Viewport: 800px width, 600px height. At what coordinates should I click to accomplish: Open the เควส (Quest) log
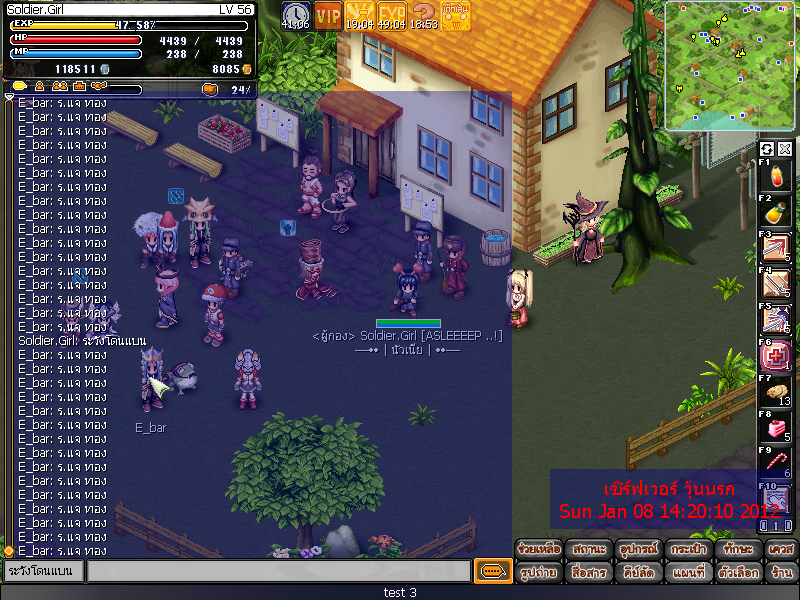click(x=781, y=549)
